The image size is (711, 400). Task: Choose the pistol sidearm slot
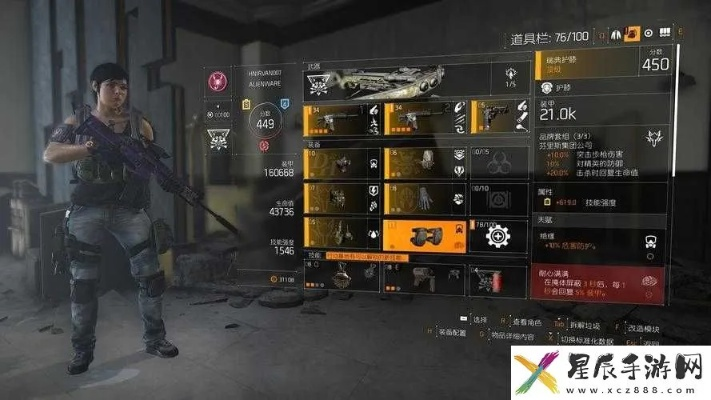(497, 119)
